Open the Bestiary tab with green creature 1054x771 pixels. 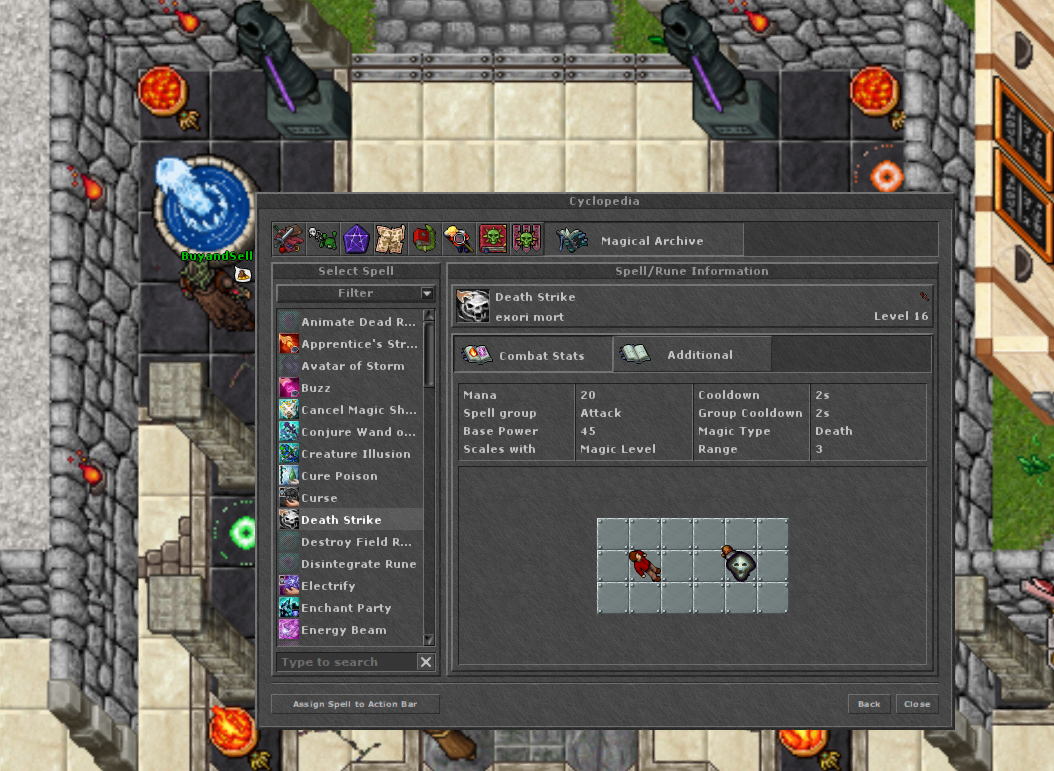pyautogui.click(x=322, y=240)
